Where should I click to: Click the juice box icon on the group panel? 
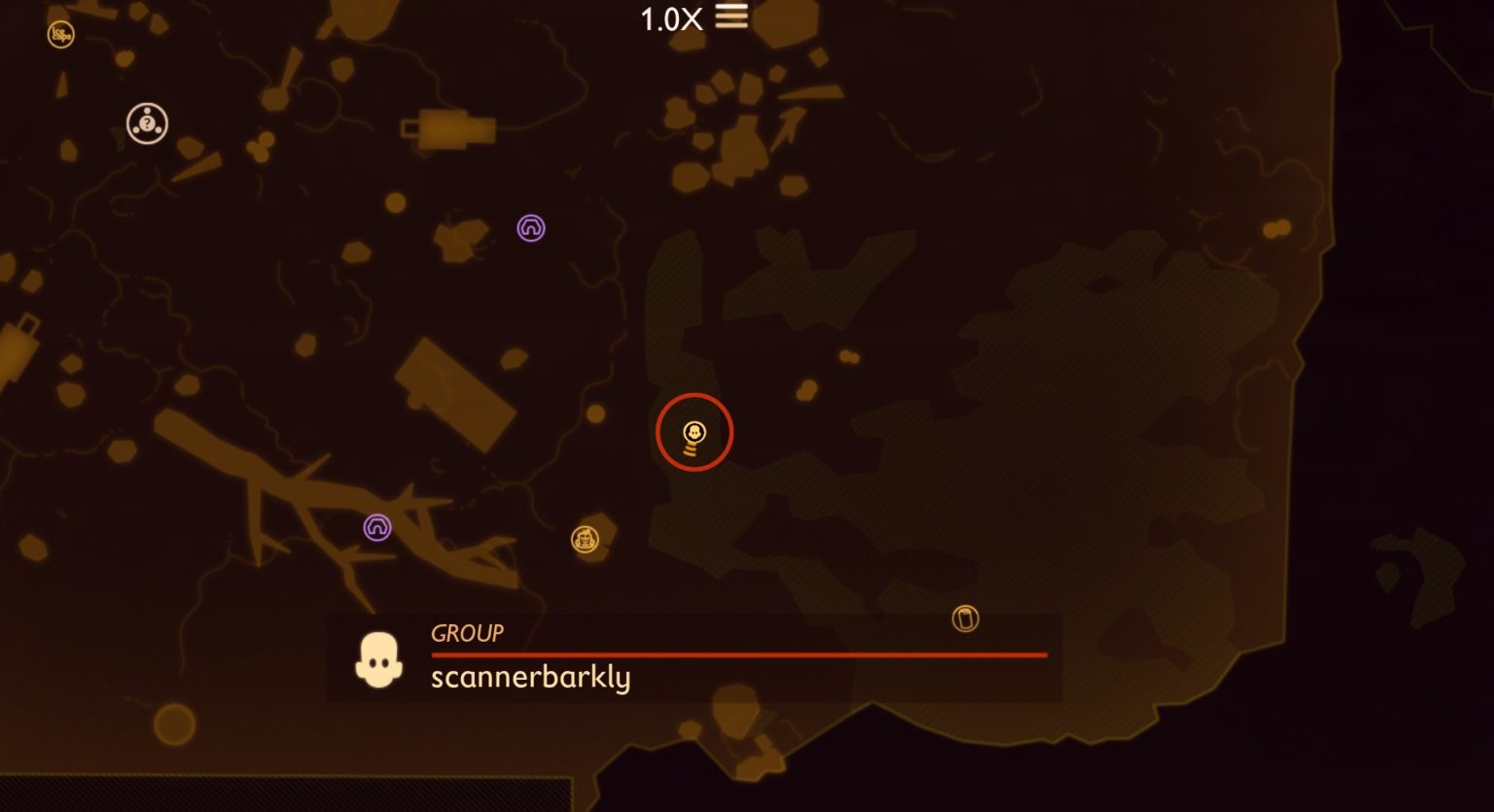click(x=964, y=618)
